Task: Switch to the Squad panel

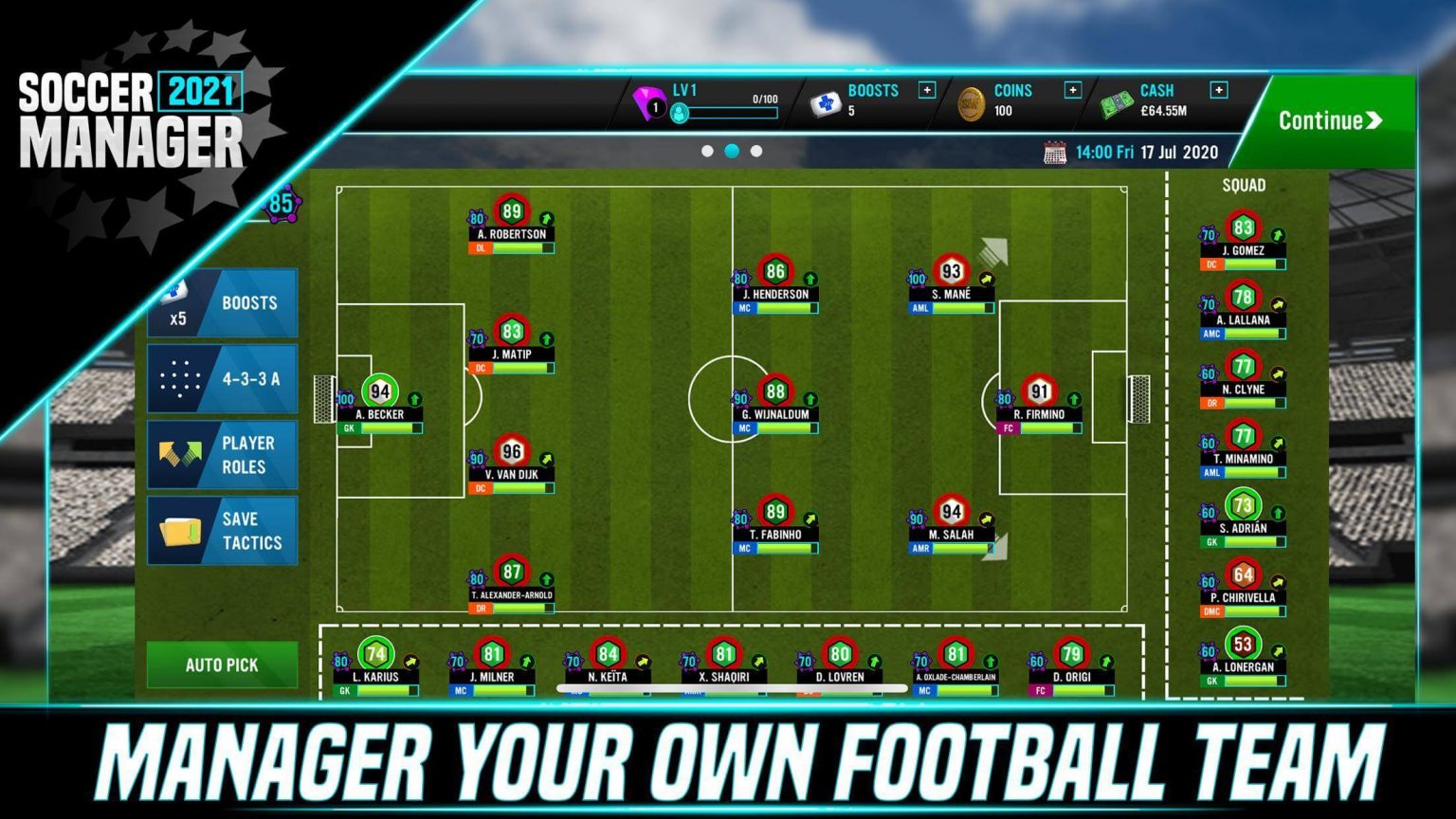Action: tap(1243, 185)
